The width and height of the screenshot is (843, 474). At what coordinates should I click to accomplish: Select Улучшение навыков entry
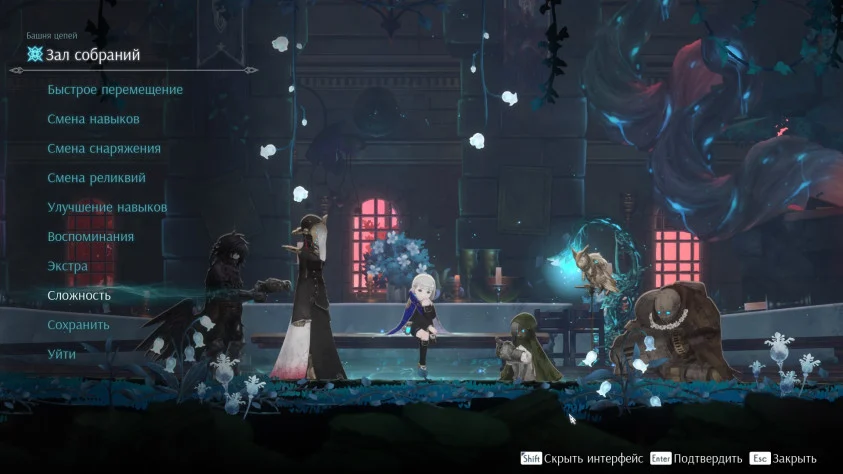tap(107, 207)
